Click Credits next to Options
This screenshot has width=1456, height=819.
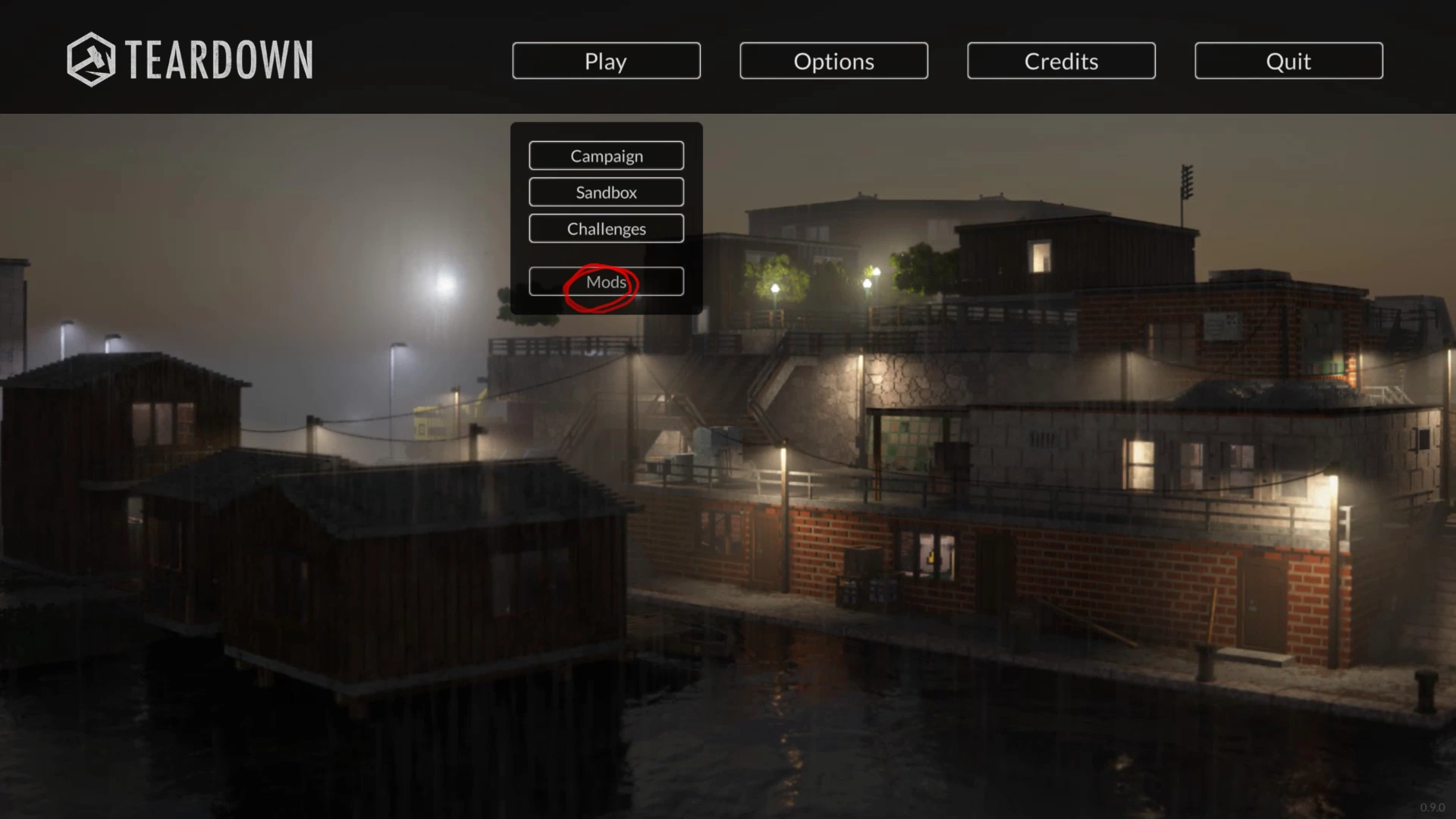click(1060, 61)
